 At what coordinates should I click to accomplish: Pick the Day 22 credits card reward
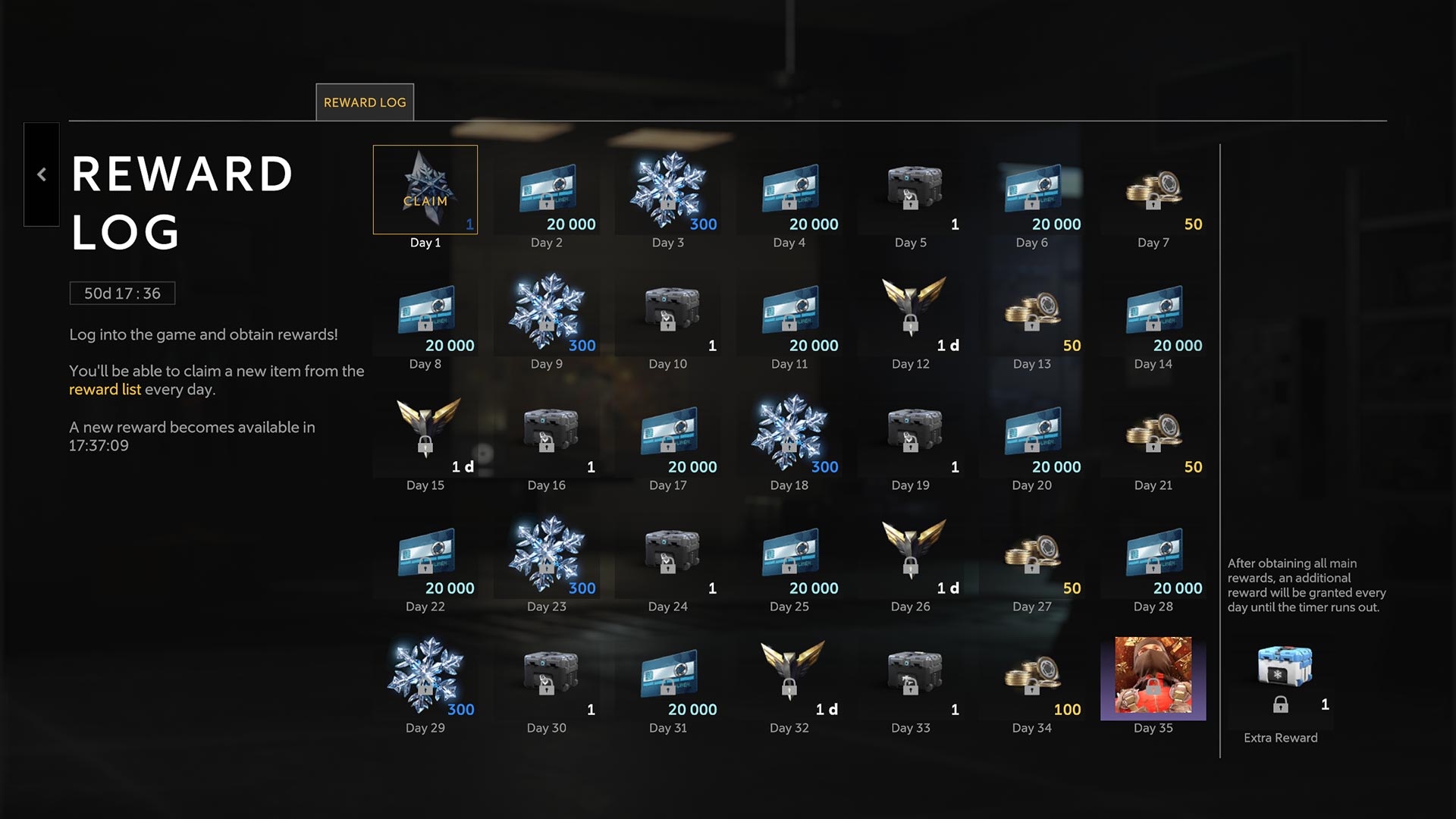click(425, 554)
